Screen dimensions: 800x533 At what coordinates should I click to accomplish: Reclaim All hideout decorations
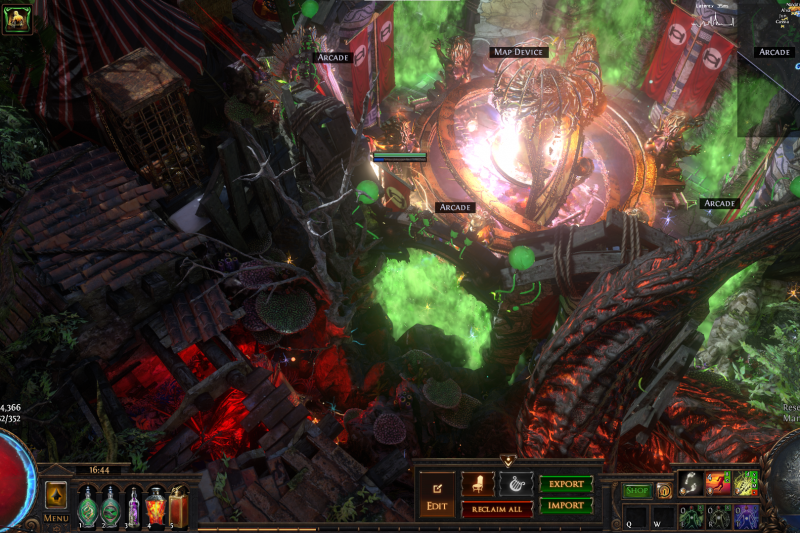[x=496, y=509]
